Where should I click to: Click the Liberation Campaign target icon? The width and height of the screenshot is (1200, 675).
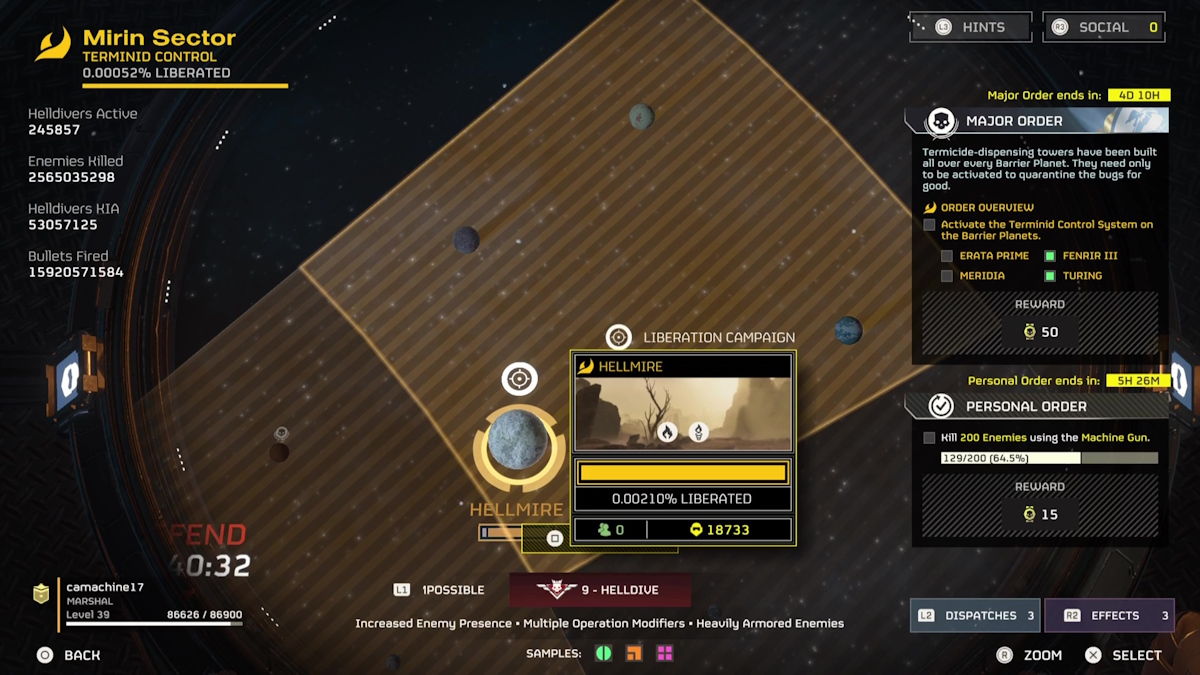(x=619, y=337)
